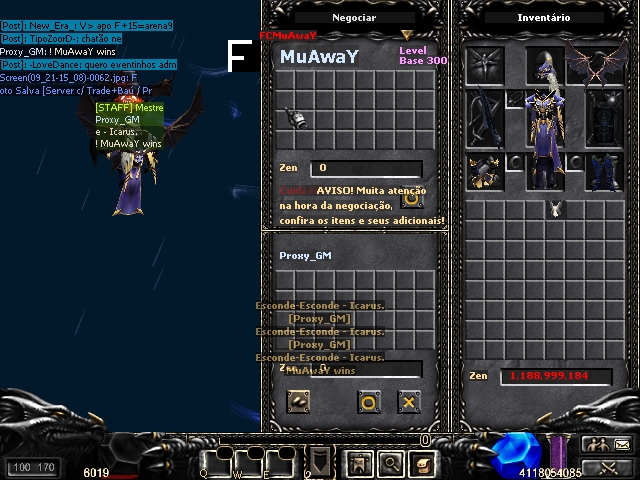The width and height of the screenshot is (640, 480).
Task: Click the zen coins button in trade panel
Action: [x=299, y=402]
